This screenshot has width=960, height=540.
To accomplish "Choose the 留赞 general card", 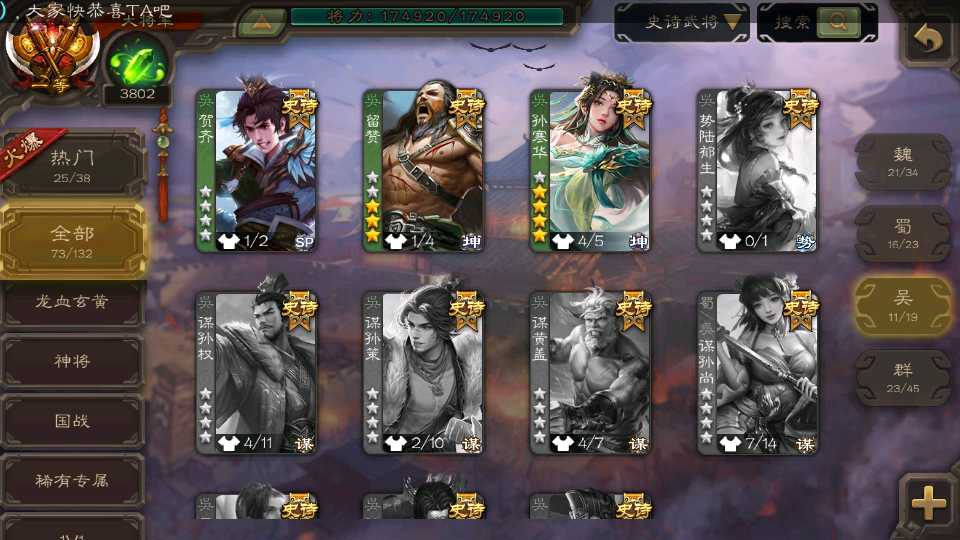I will pyautogui.click(x=423, y=170).
